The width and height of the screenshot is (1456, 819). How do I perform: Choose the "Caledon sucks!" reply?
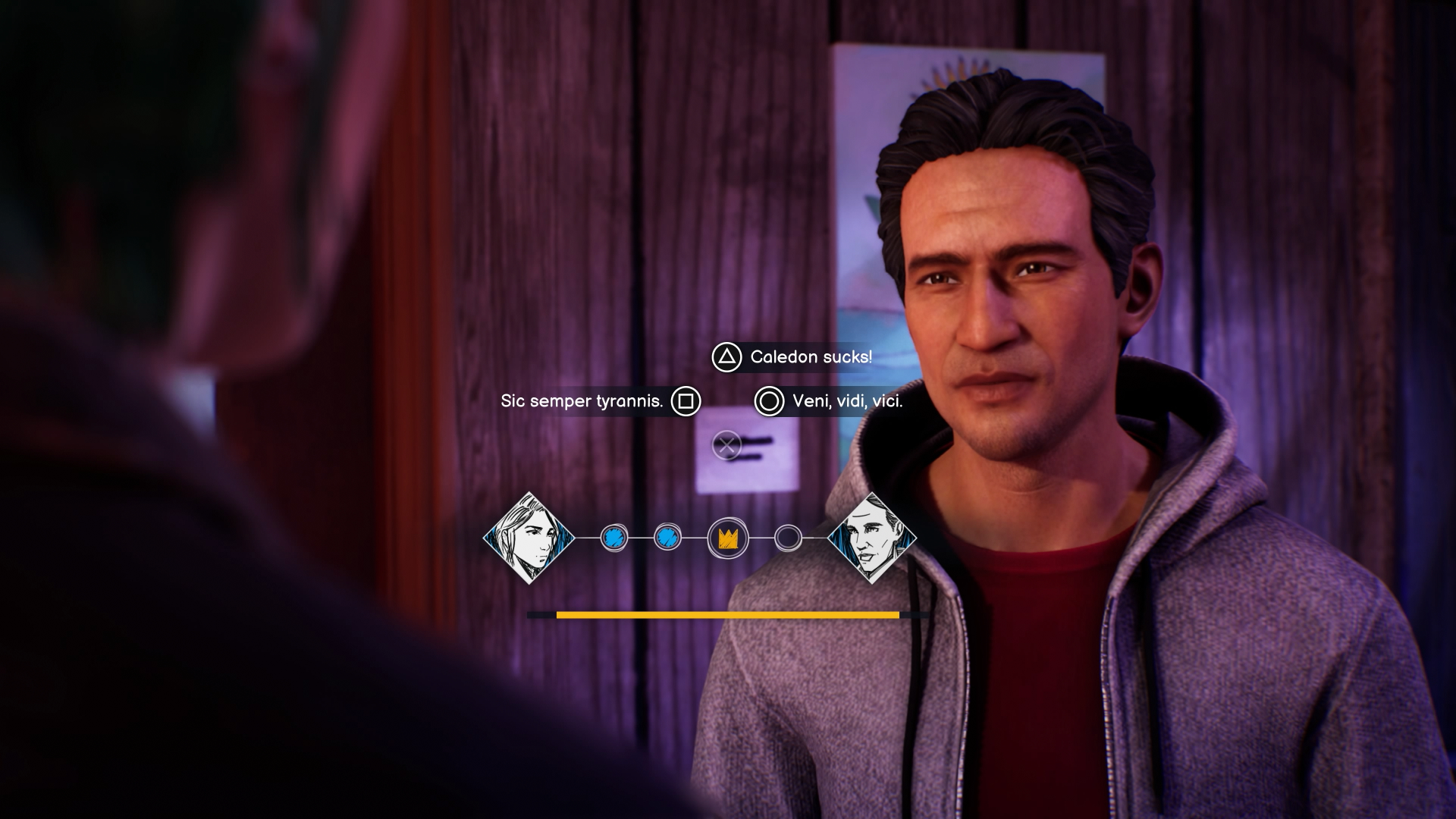tap(810, 357)
